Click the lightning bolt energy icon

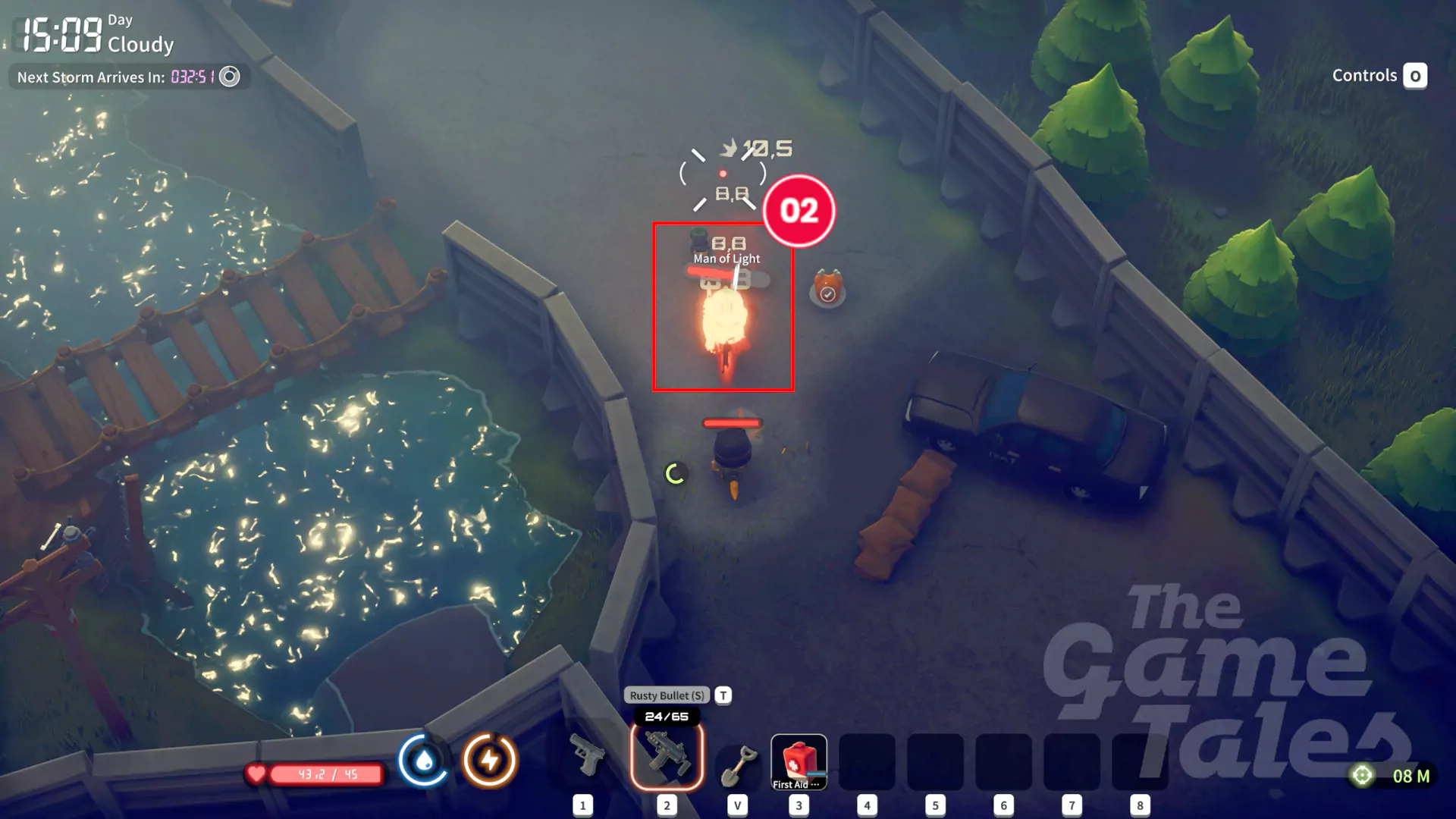490,760
